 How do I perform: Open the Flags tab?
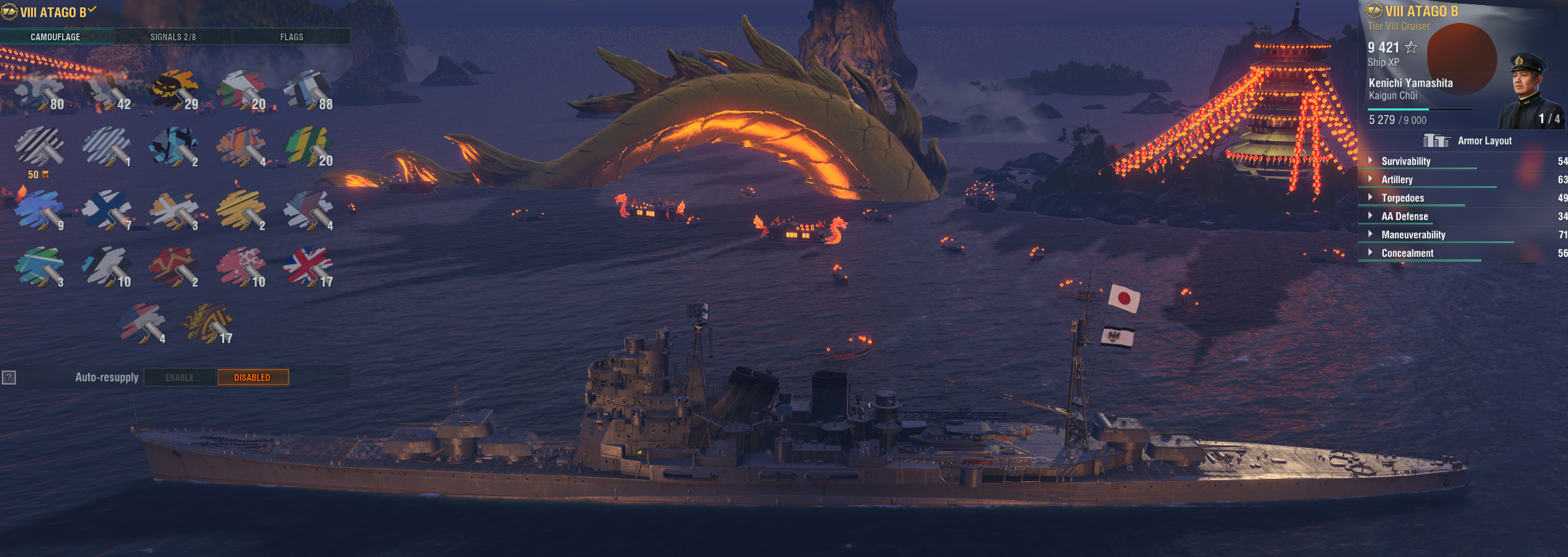click(291, 37)
